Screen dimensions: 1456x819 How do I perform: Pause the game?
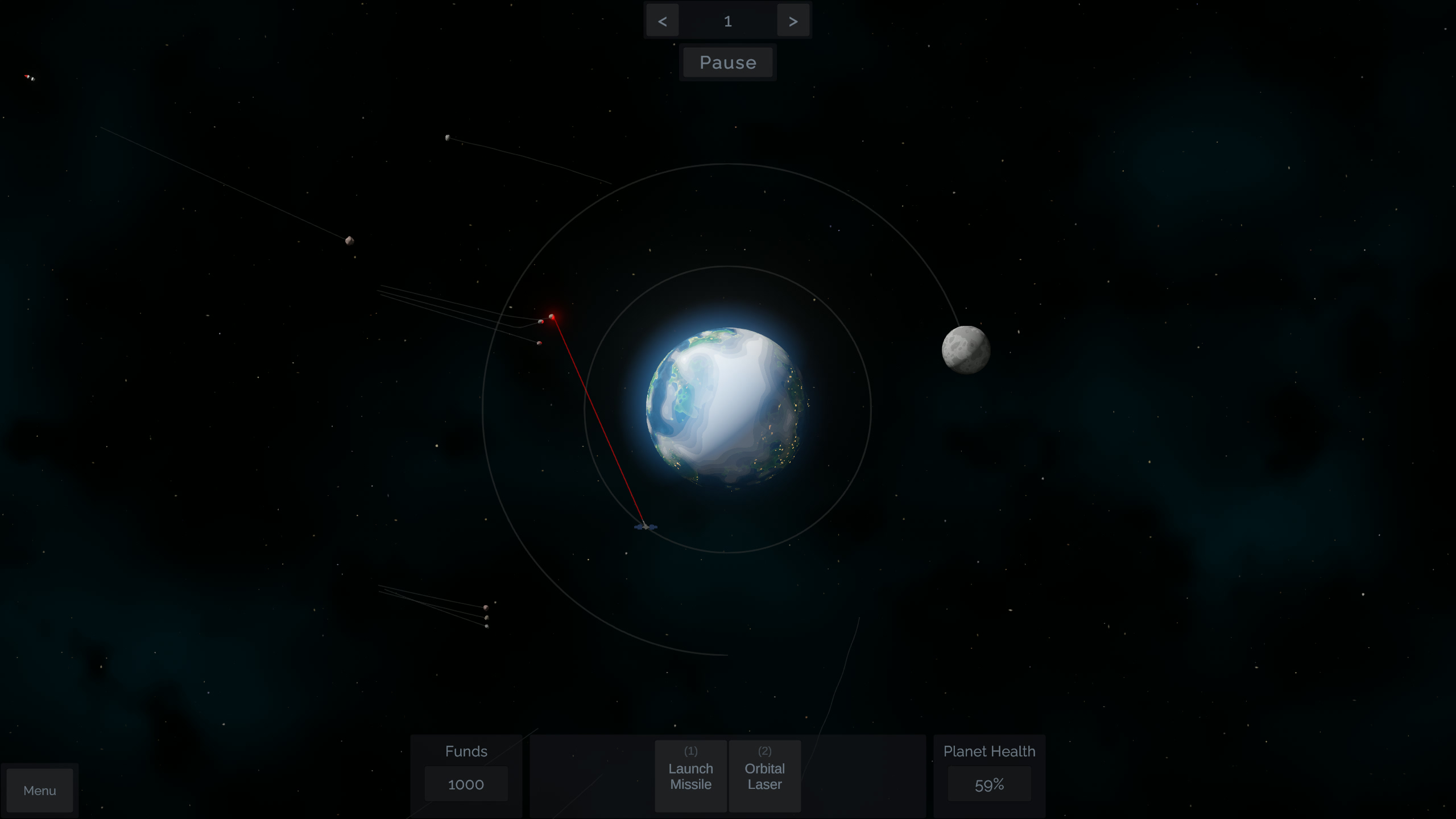[x=727, y=62]
